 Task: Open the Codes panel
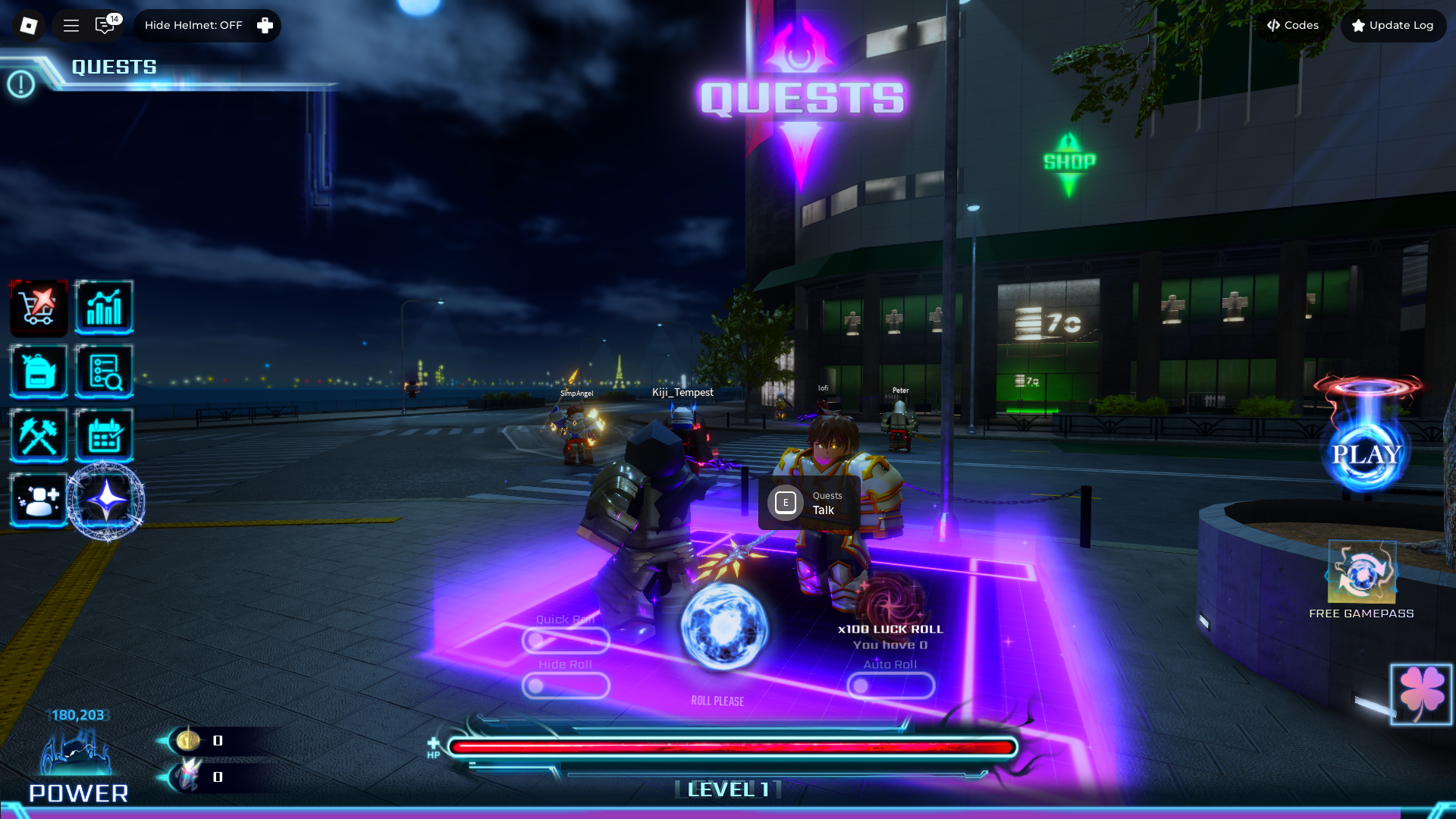[x=1293, y=26]
